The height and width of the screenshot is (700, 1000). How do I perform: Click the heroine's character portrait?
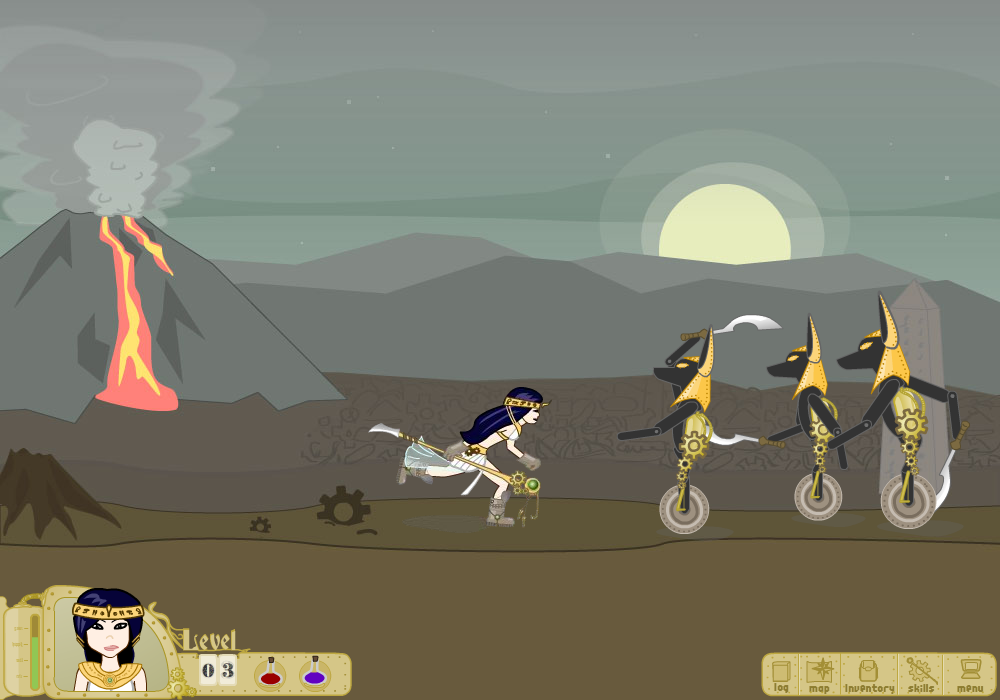[110, 642]
